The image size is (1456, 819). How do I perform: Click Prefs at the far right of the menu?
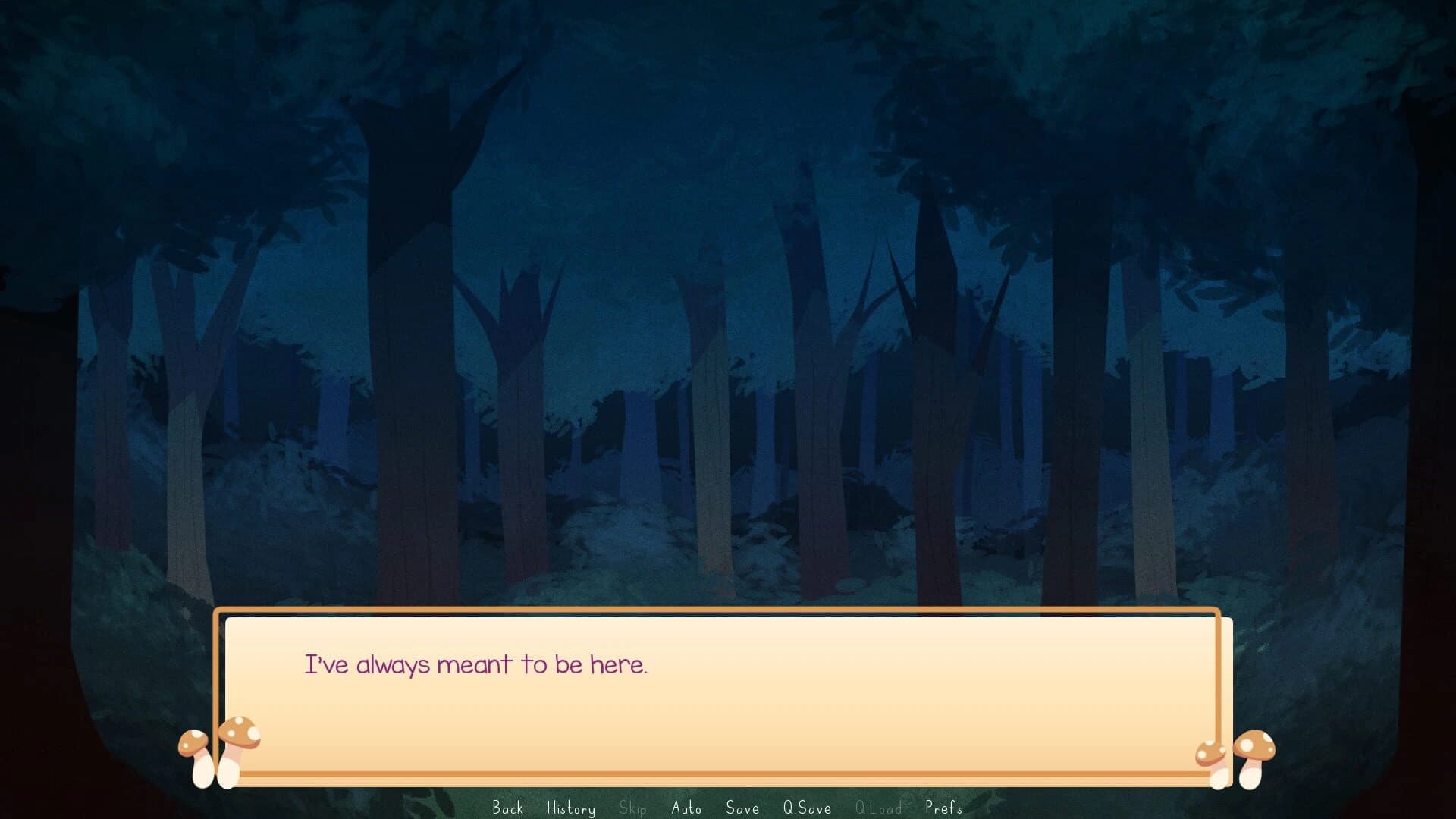coord(943,808)
